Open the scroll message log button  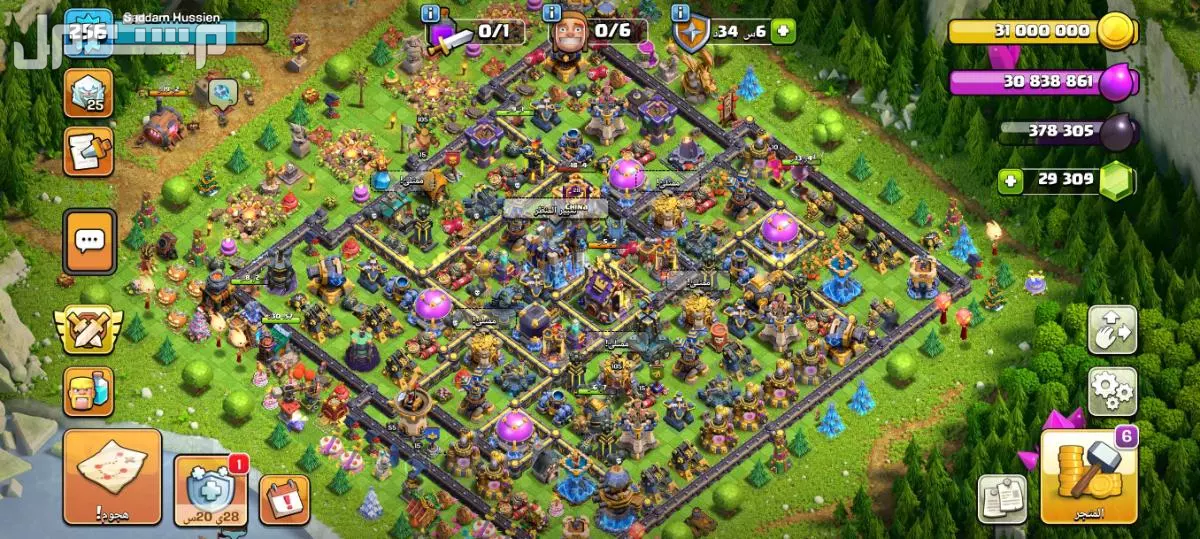(88, 152)
